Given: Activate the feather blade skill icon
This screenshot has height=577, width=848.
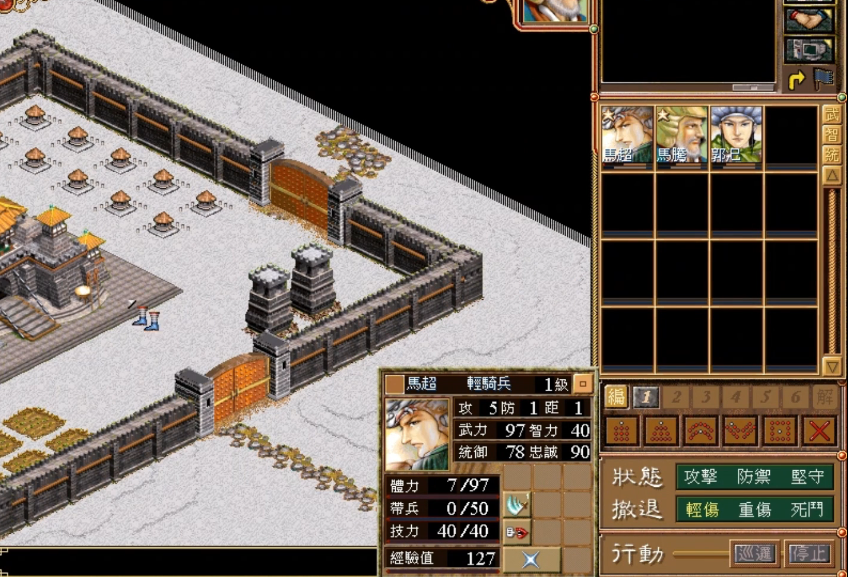Looking at the screenshot, I should 516,503.
